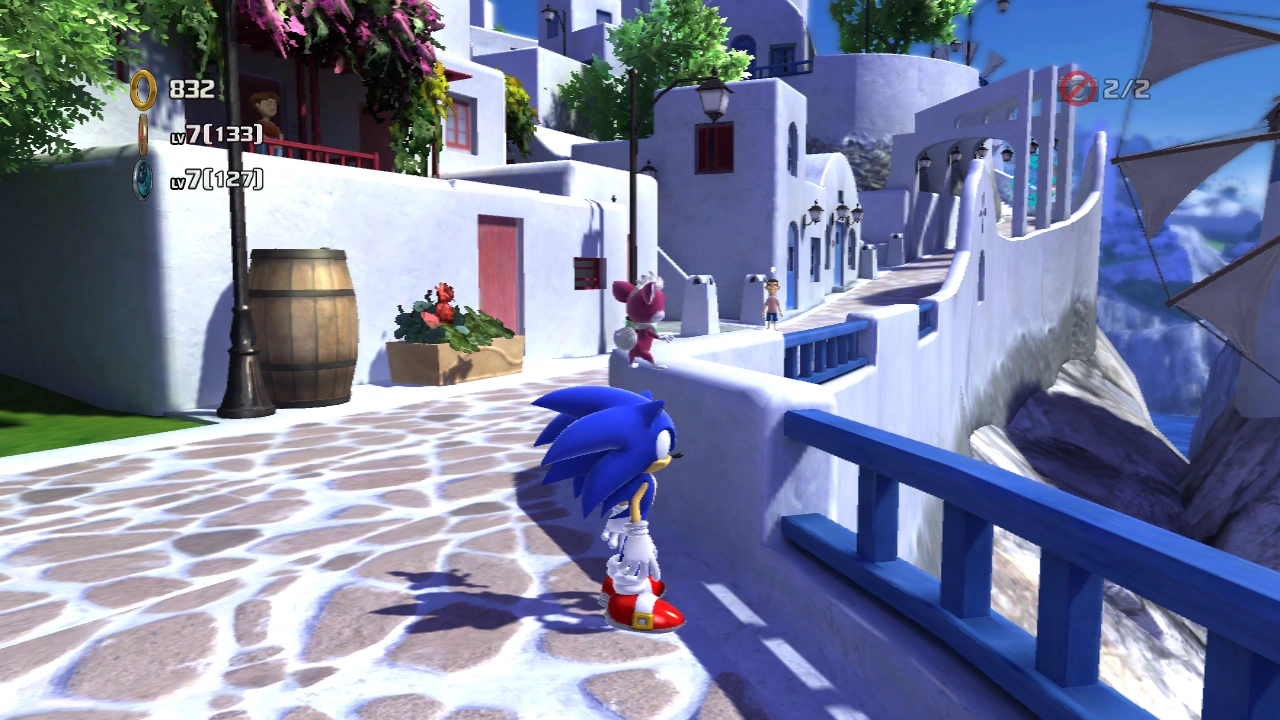This screenshot has width=1280, height=720.
Task: Click the crossed-out camera icon
Action: tap(1078, 88)
